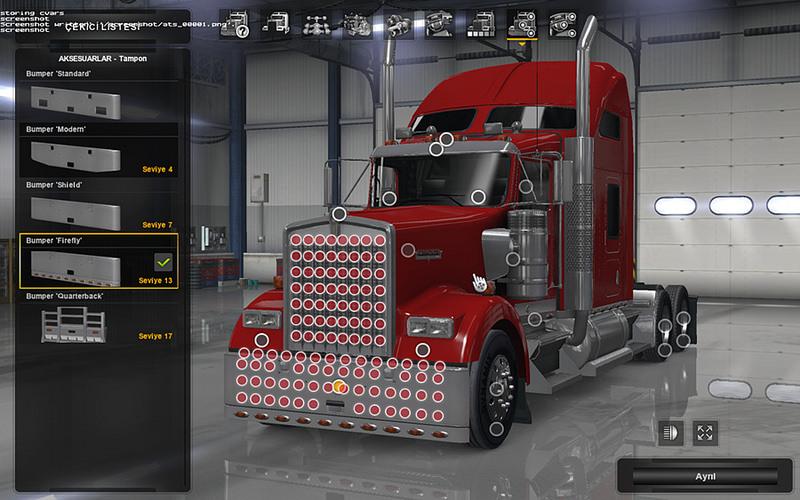Choose the Bumper 'Modern' accessory
The image size is (800, 500).
click(98, 154)
